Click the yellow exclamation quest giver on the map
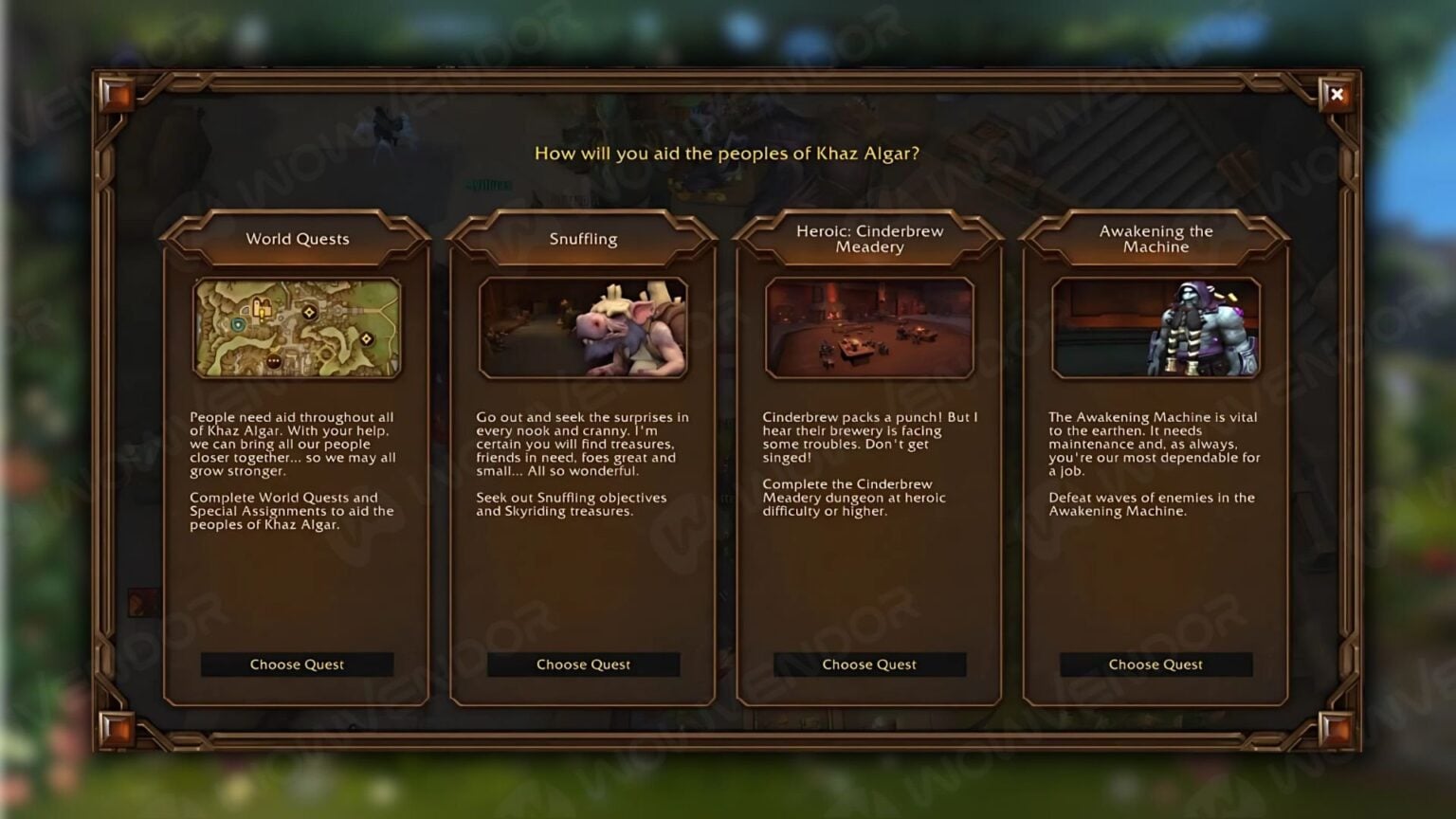1456x819 pixels. [262, 315]
